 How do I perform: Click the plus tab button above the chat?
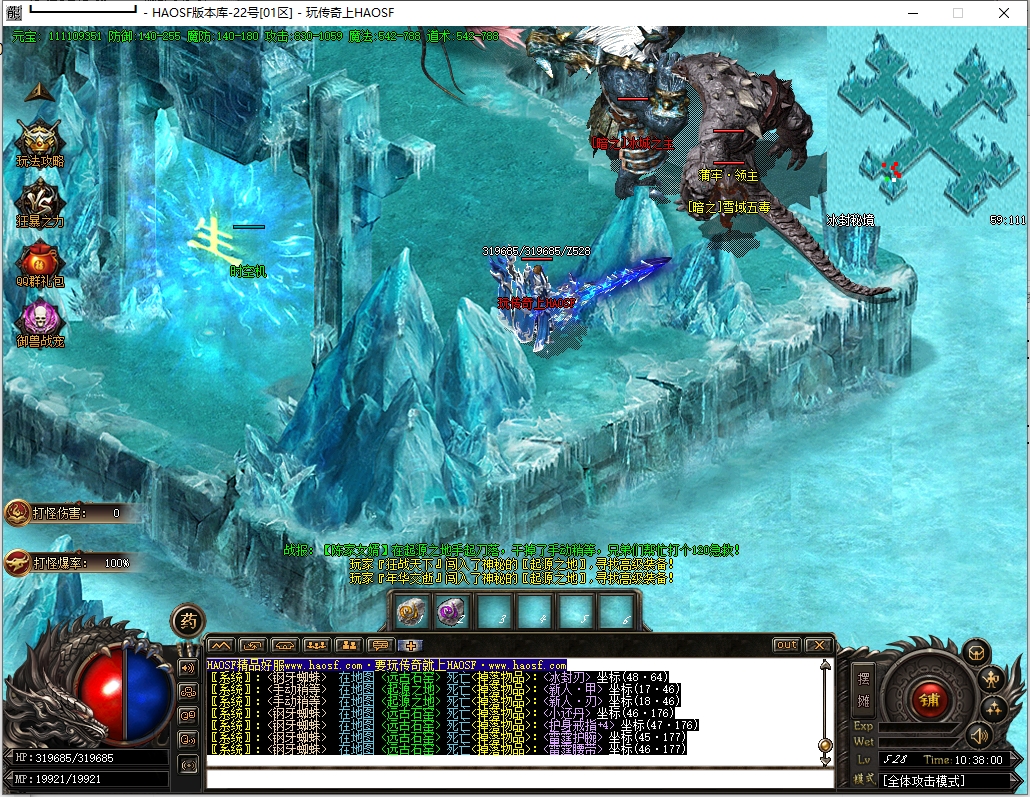pyautogui.click(x=411, y=645)
